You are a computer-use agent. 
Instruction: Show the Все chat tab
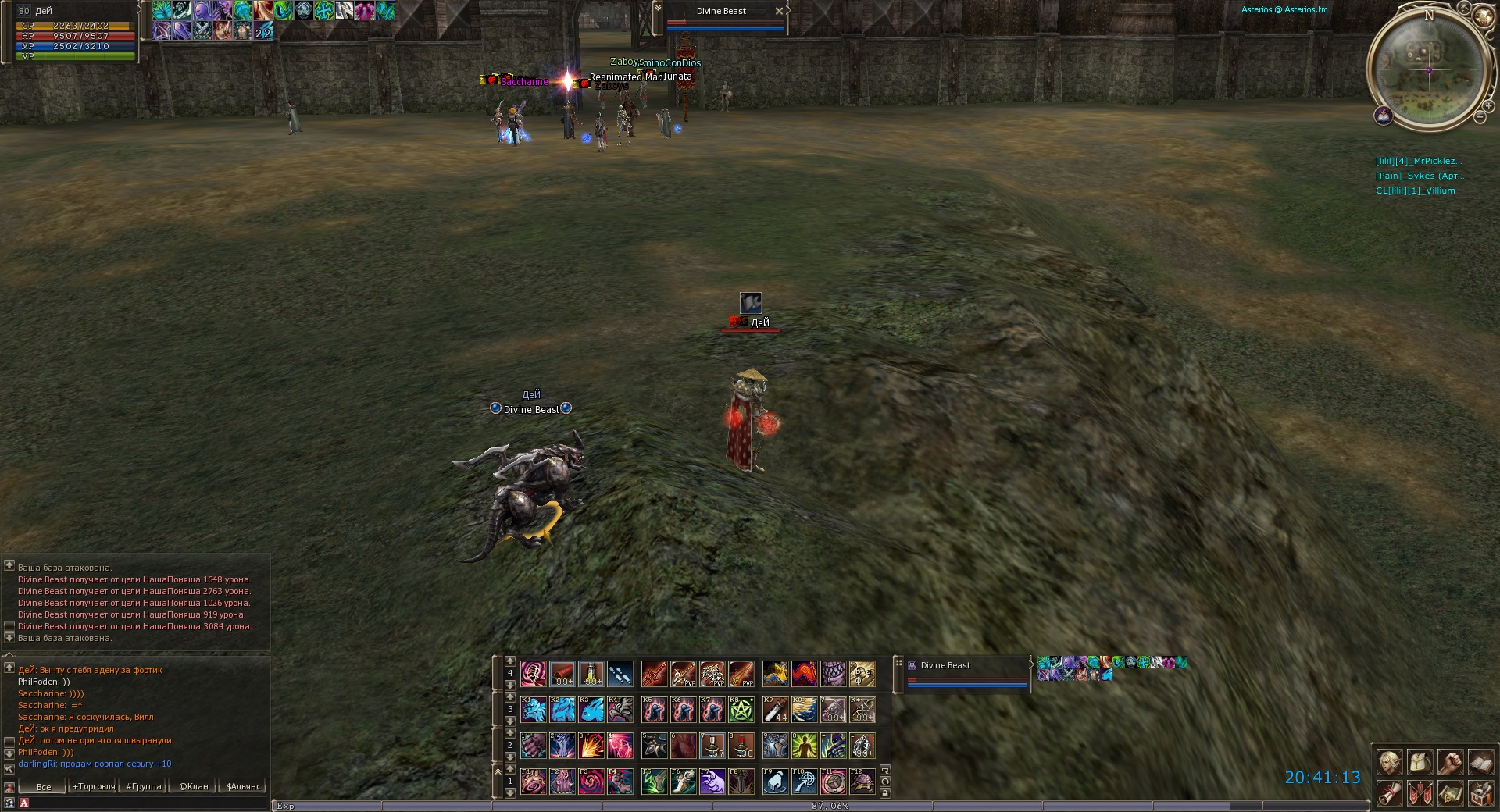44,786
